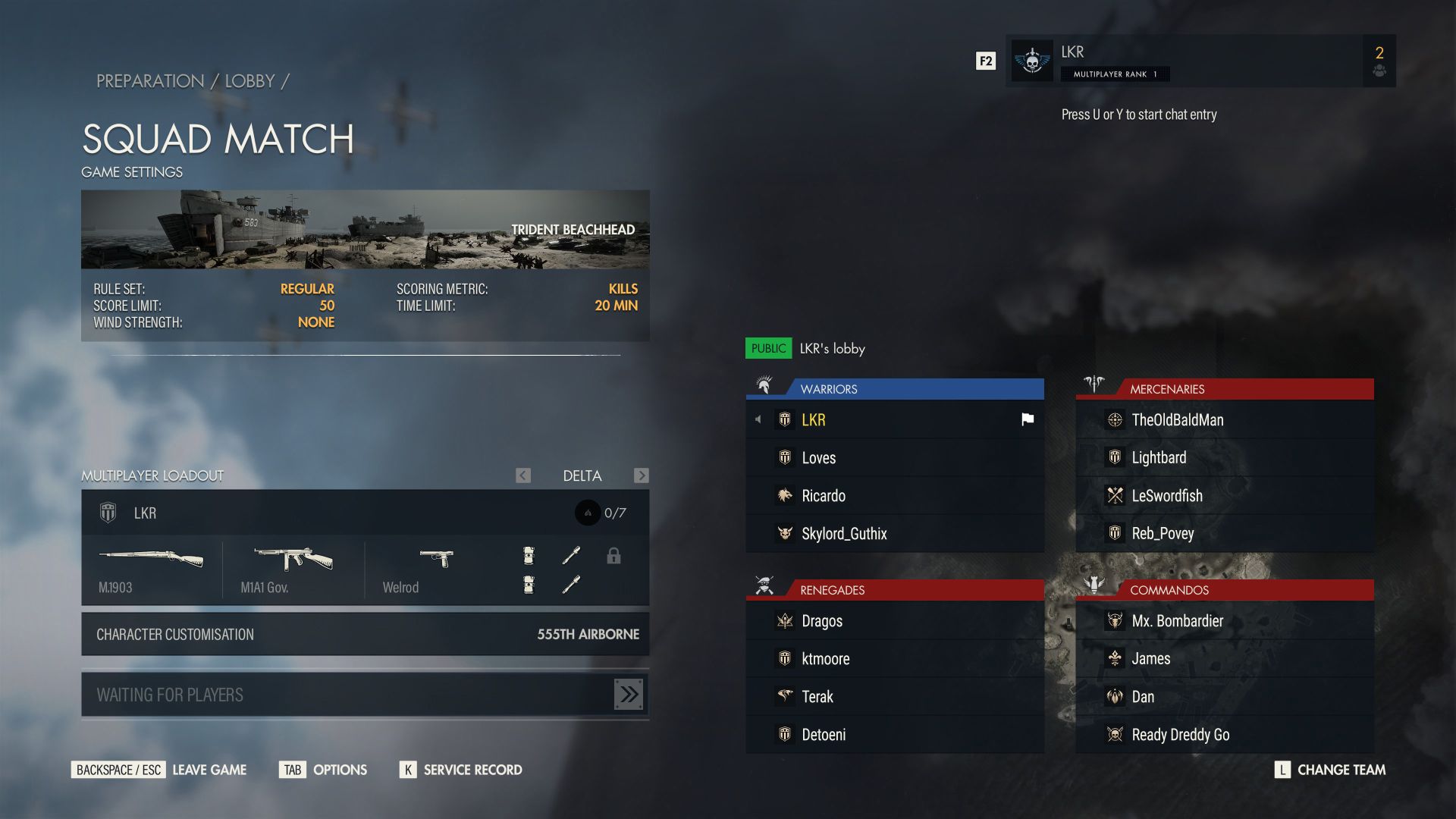
Task: Change team in the lobby
Action: click(x=1330, y=770)
